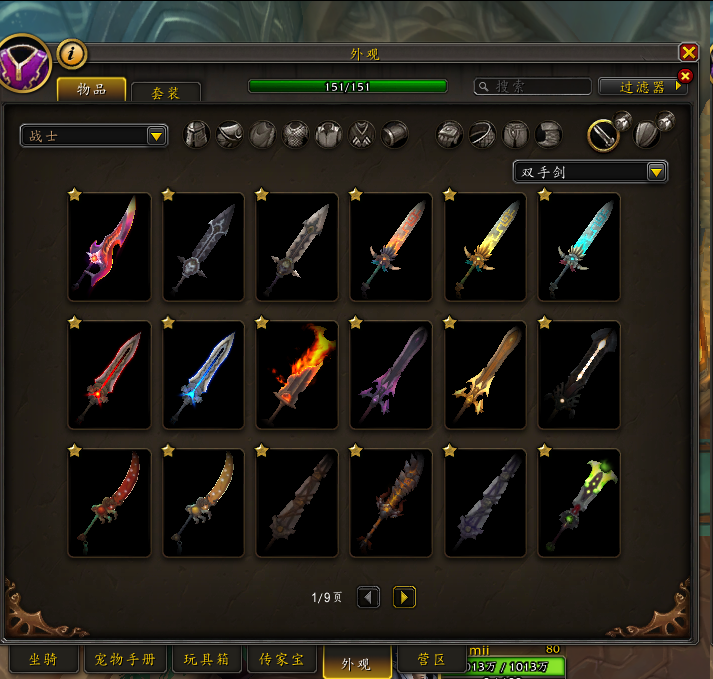This screenshot has height=679, width=713.
Task: Select the helmet slot icon
Action: point(198,135)
